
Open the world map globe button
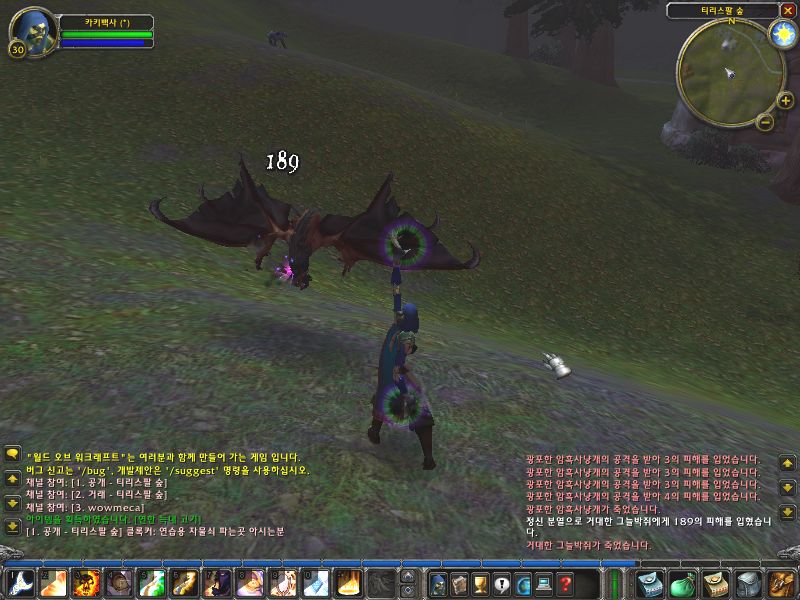click(523, 583)
